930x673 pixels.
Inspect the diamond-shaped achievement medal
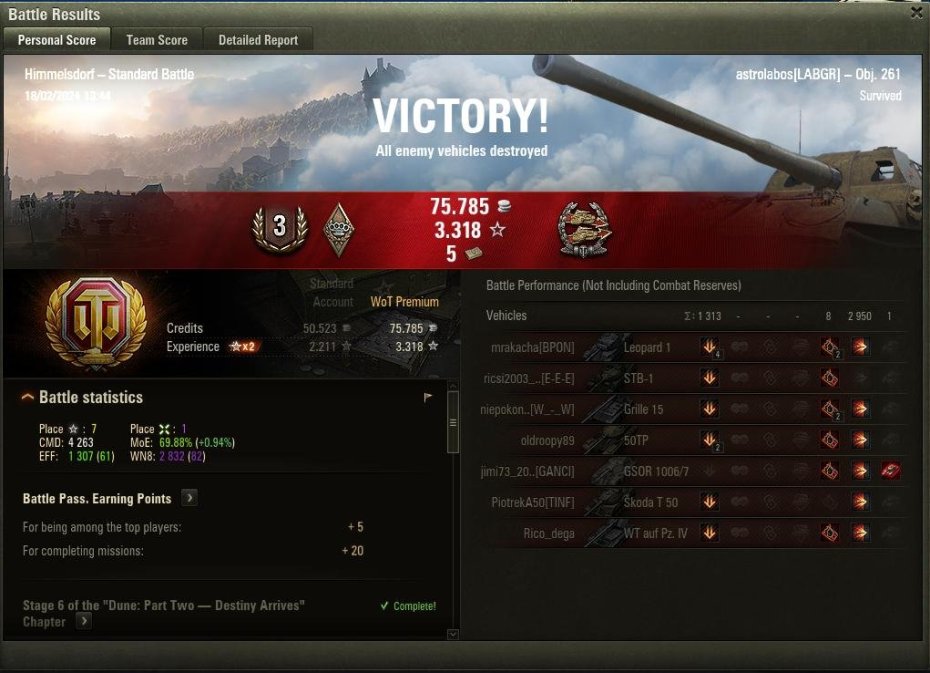pyautogui.click(x=340, y=230)
